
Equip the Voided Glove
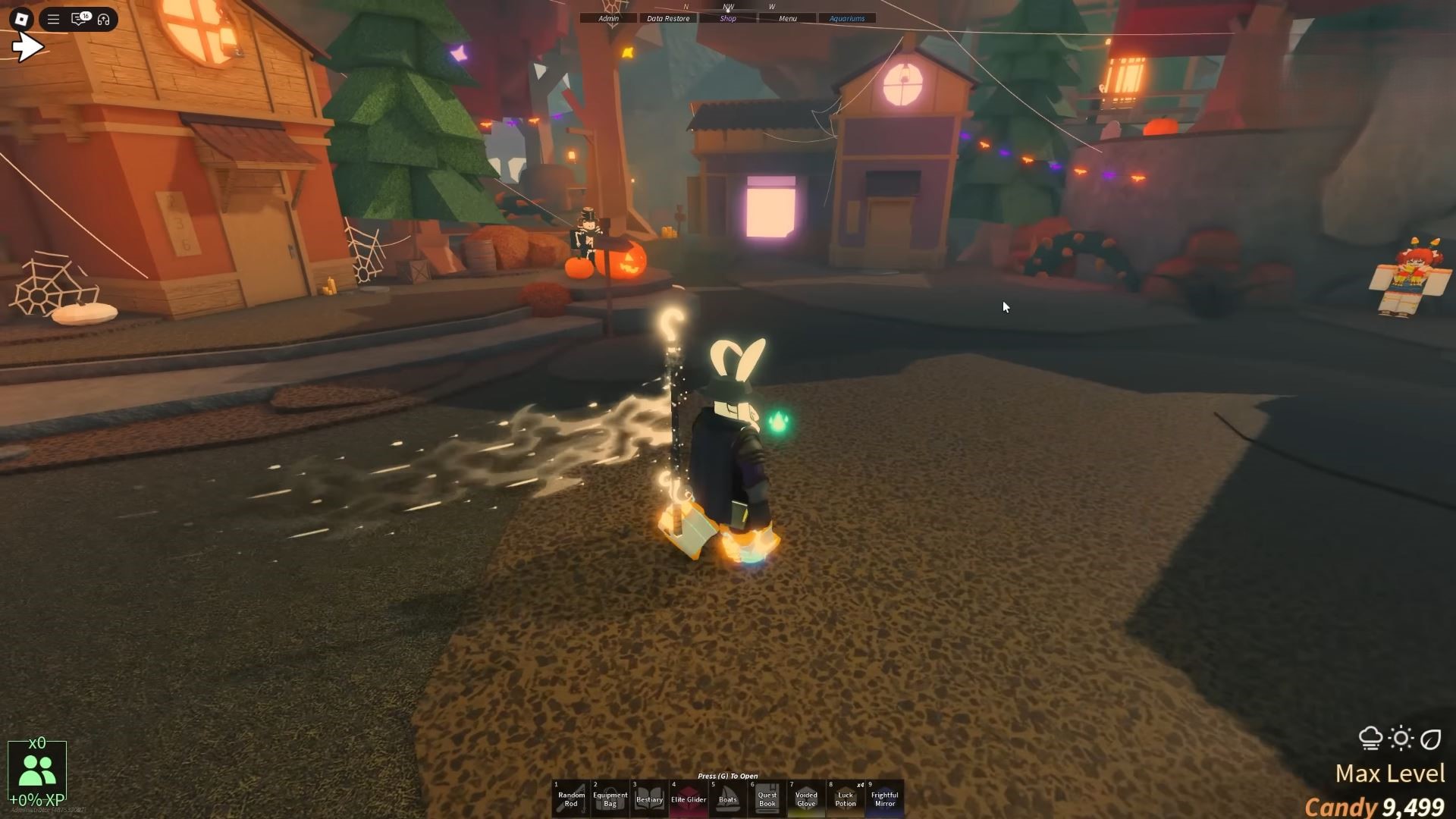pos(806,796)
